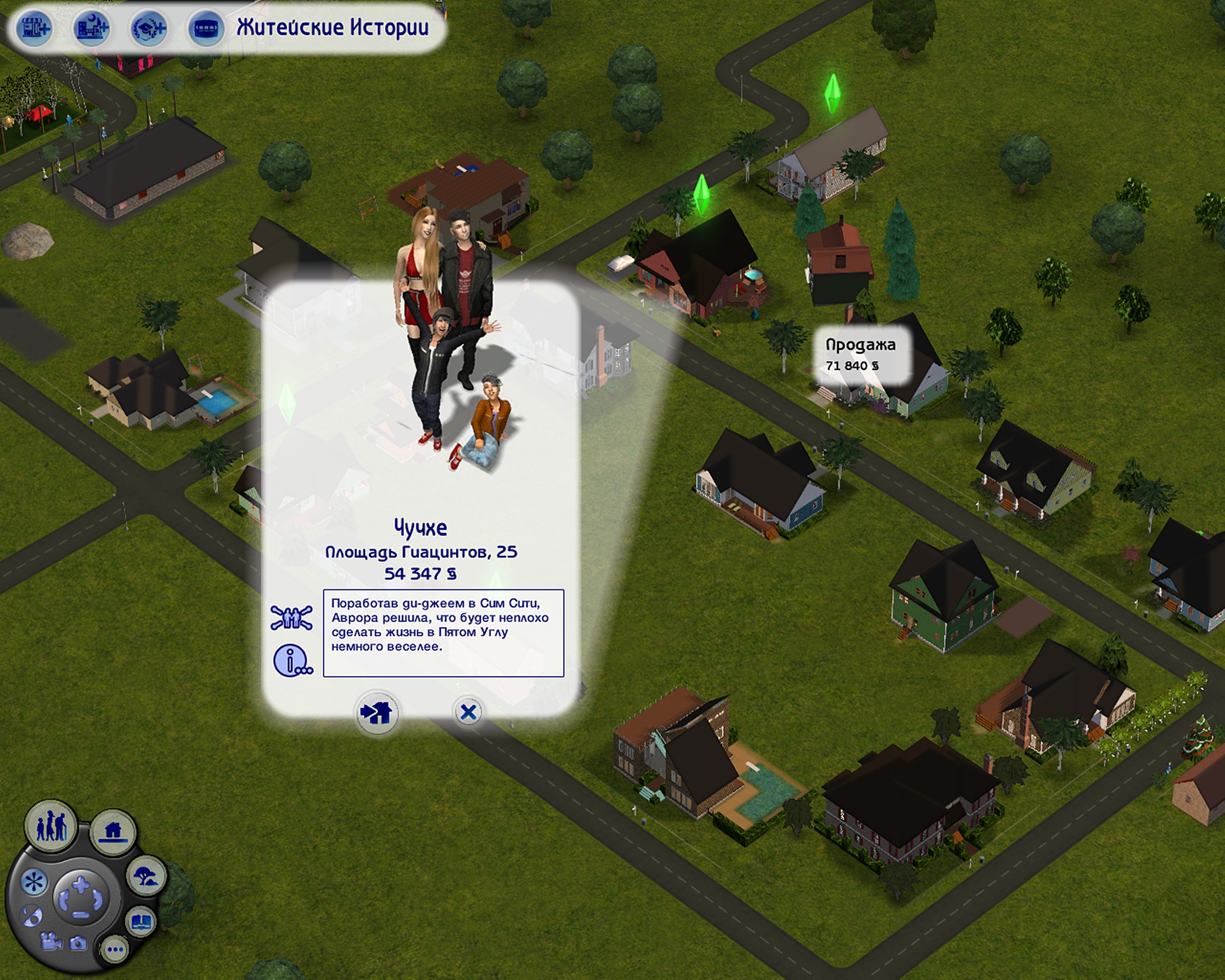1225x980 pixels.
Task: Open the downtown night city add button
Action: (x=91, y=28)
